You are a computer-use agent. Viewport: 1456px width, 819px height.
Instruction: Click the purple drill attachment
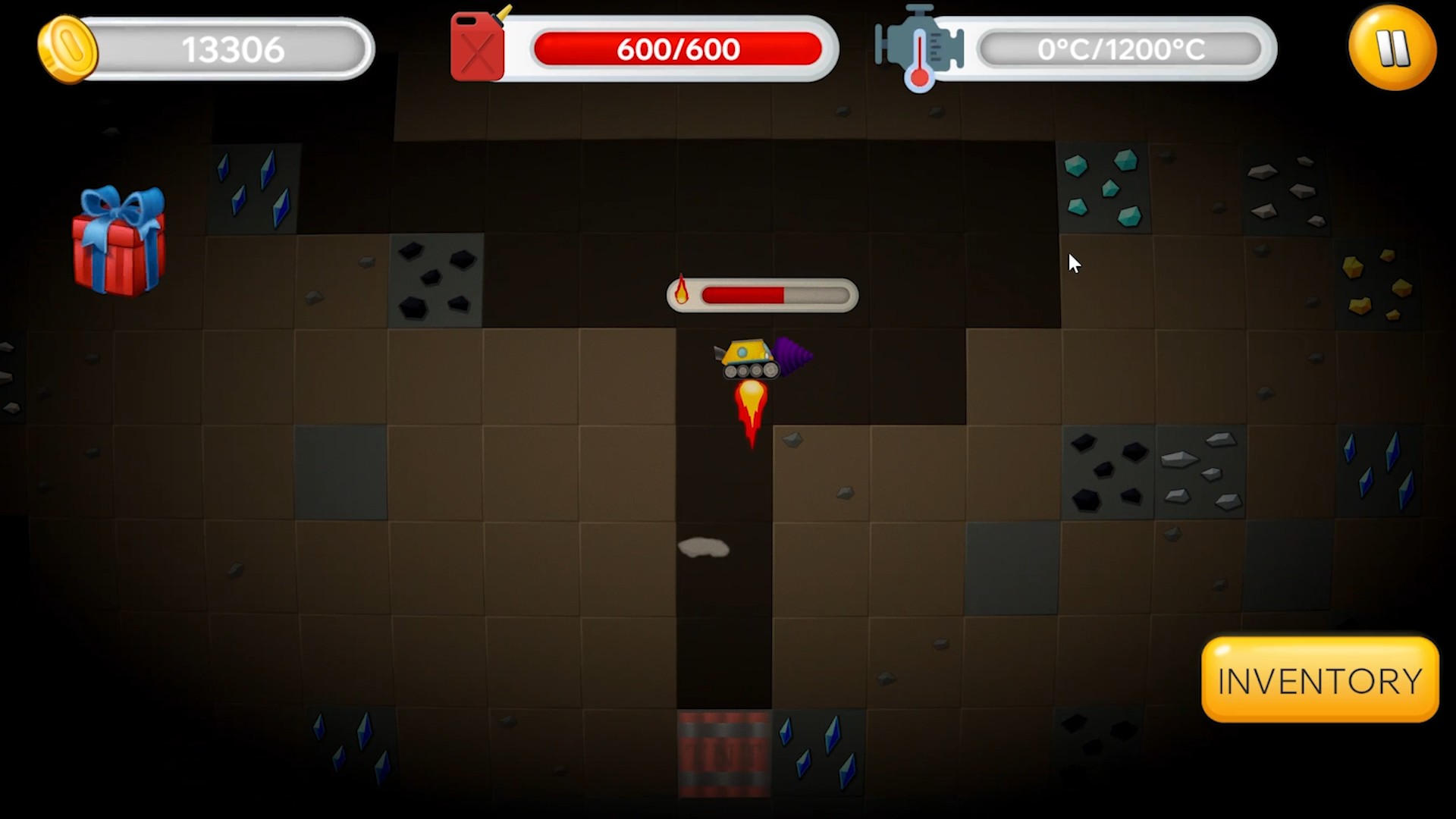791,354
